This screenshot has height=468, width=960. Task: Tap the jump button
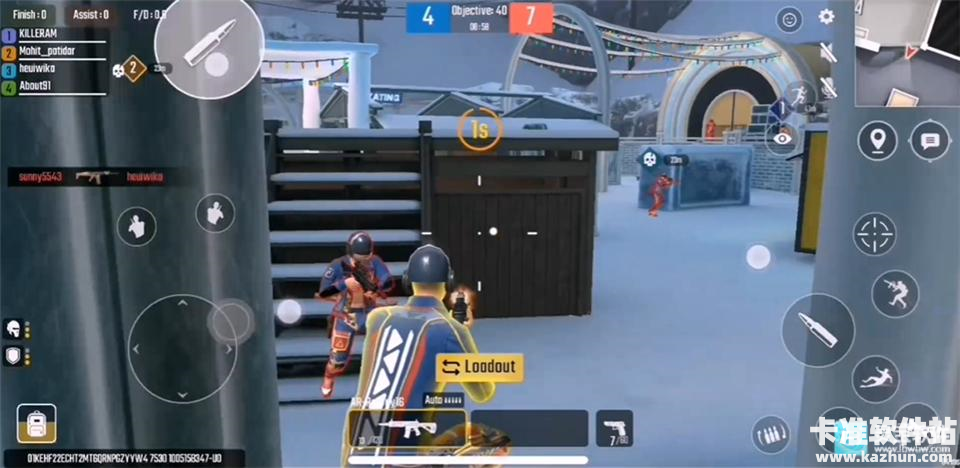coord(894,293)
